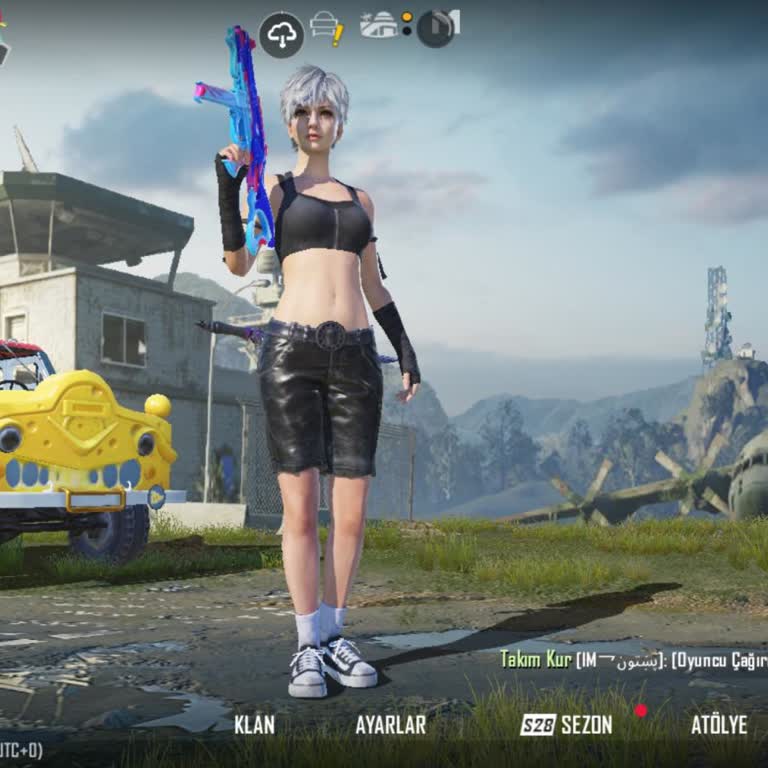Image resolution: width=768 pixels, height=768 pixels.
Task: Open the S28 Sezon page
Action: [x=567, y=725]
